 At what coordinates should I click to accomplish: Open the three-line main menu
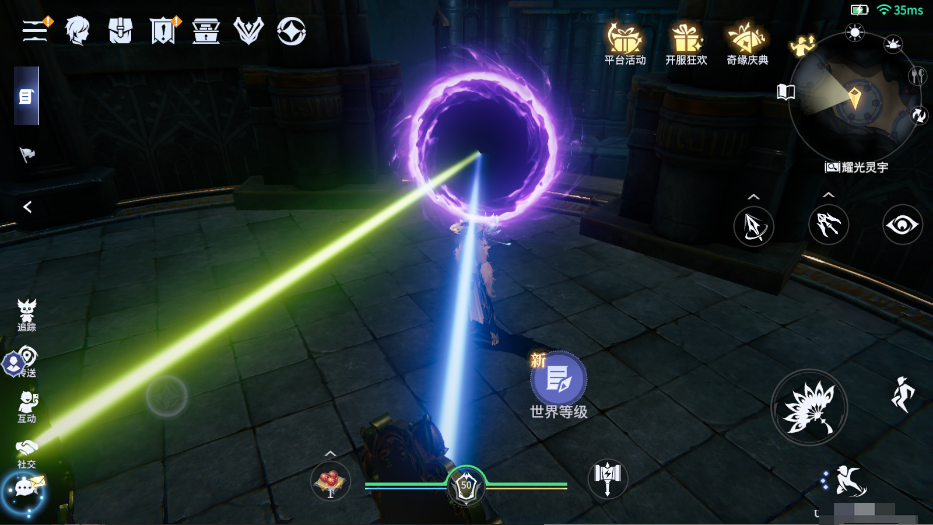coord(36,31)
